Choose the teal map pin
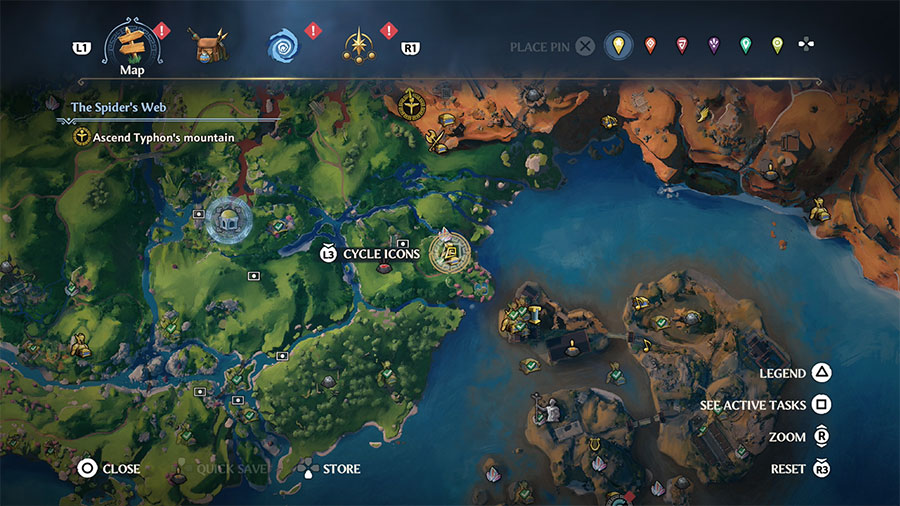This screenshot has height=506, width=900. coord(745,46)
